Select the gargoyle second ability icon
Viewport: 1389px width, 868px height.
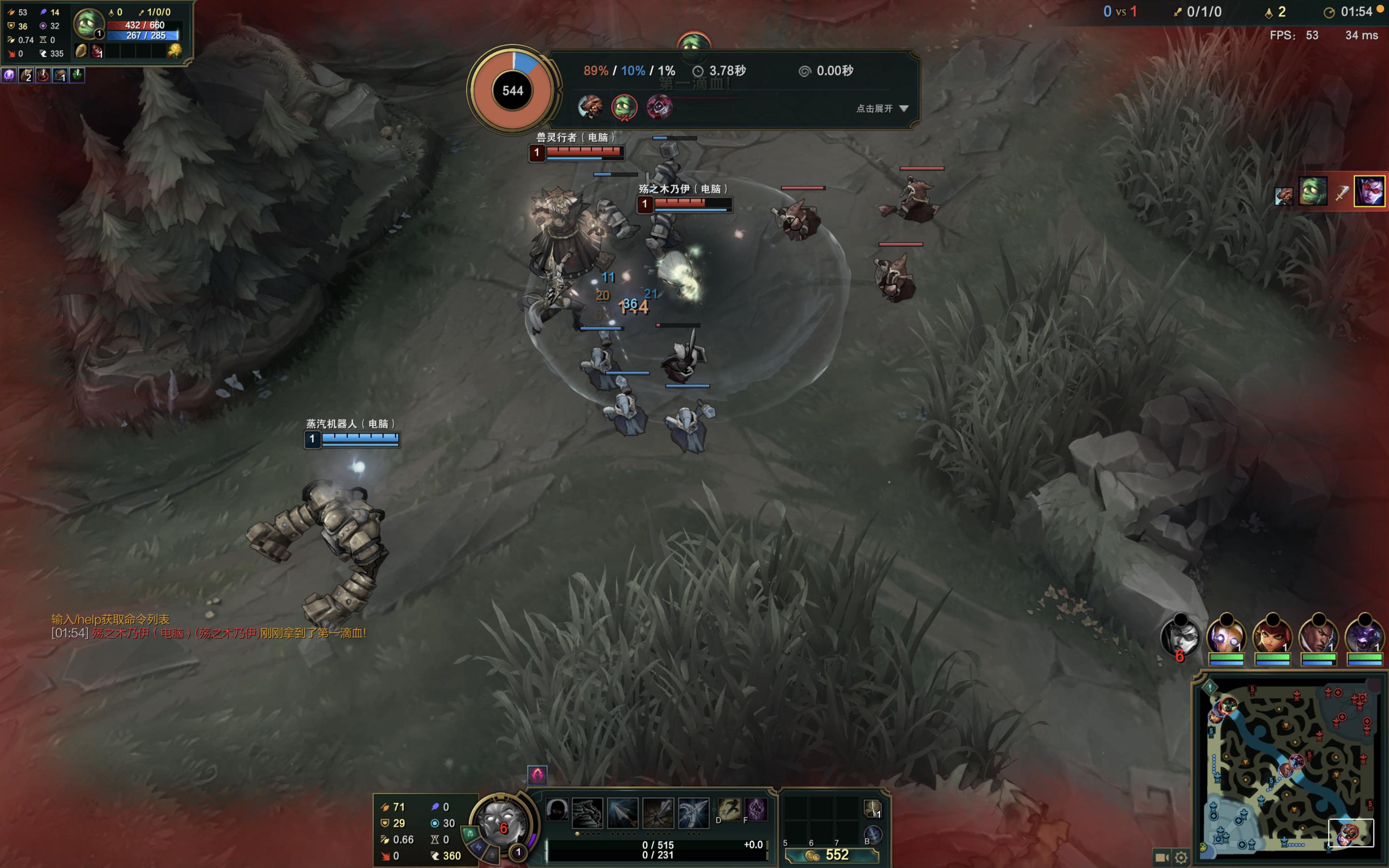[587, 813]
